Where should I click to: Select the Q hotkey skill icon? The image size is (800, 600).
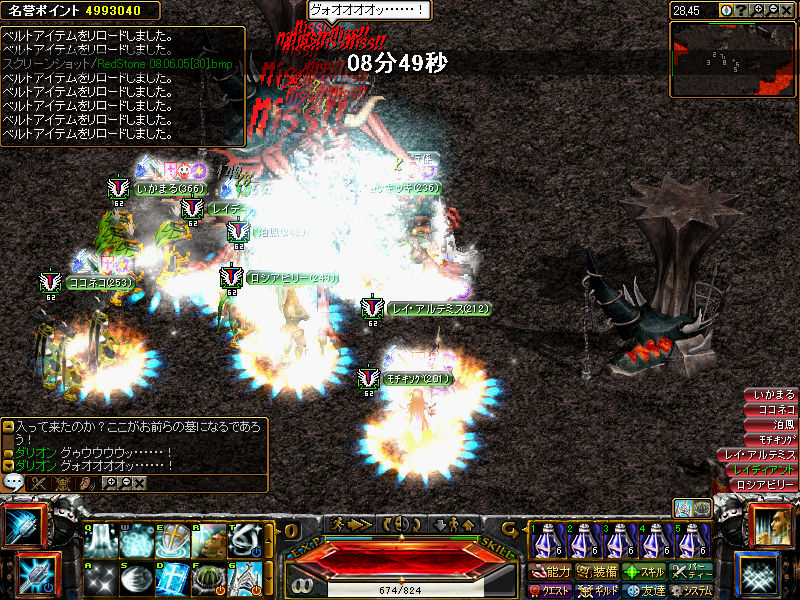tap(101, 541)
